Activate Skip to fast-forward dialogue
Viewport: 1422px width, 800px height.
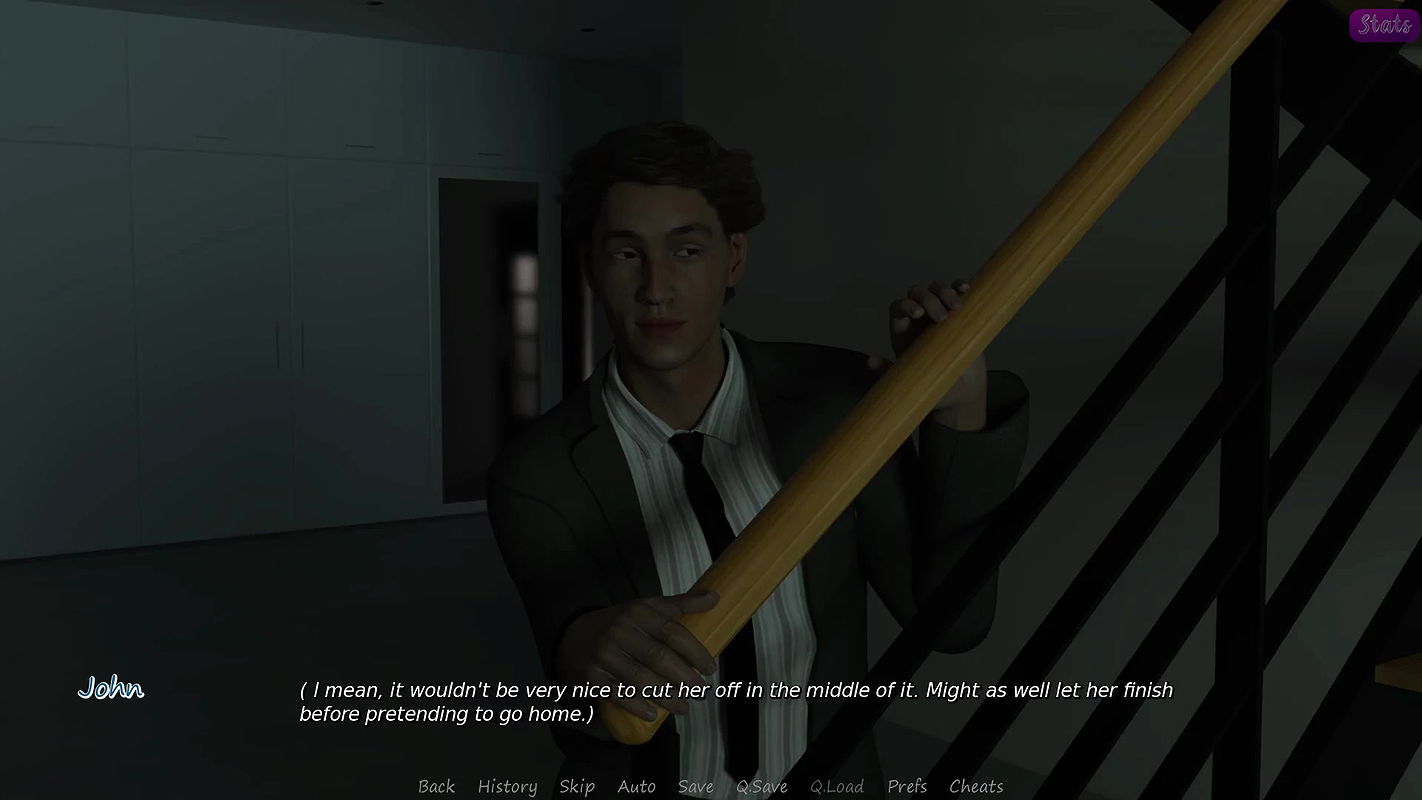[577, 787]
